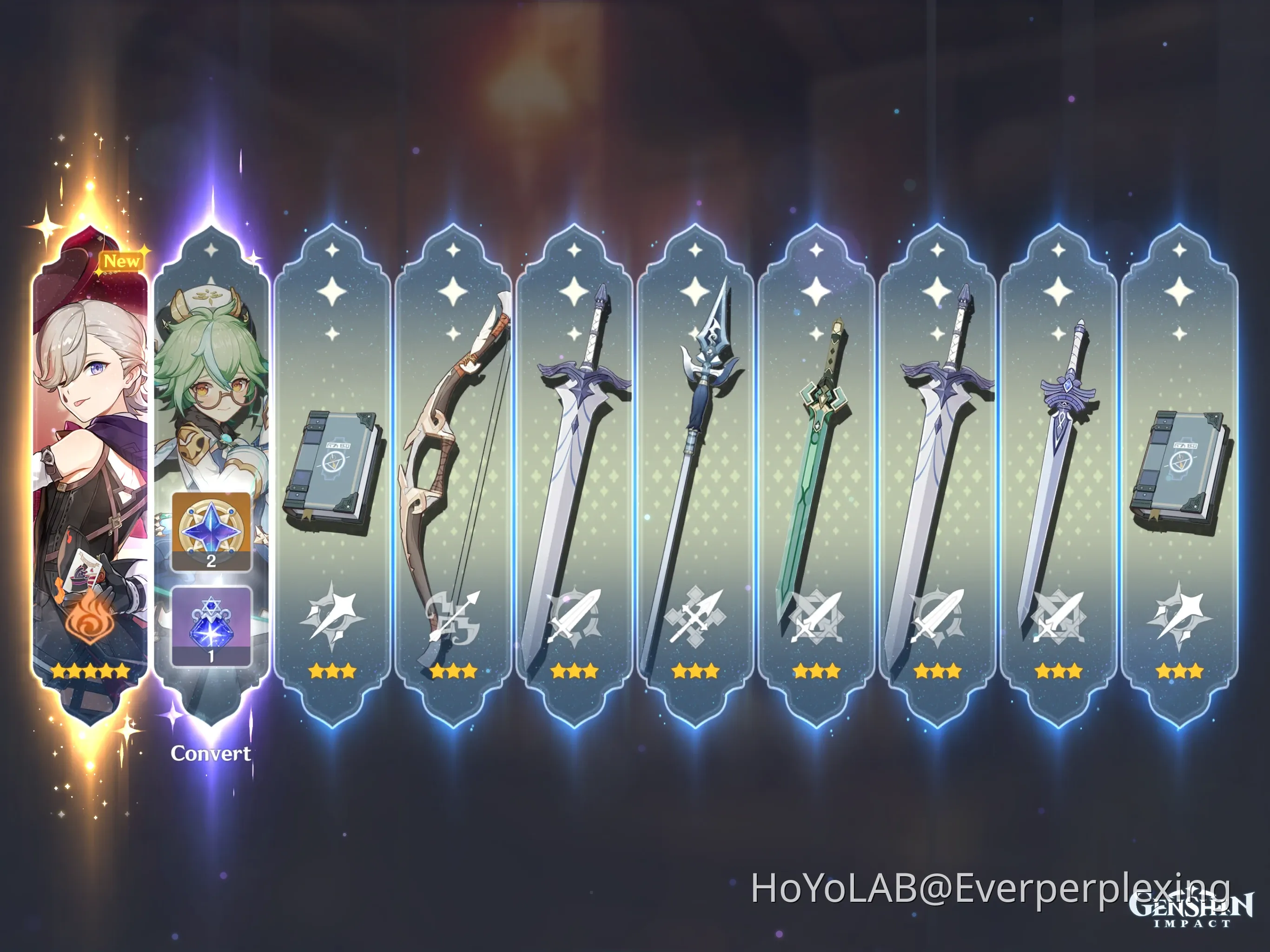Click the three-star rating under the bow card
This screenshot has width=1270, height=952.
pos(453,672)
